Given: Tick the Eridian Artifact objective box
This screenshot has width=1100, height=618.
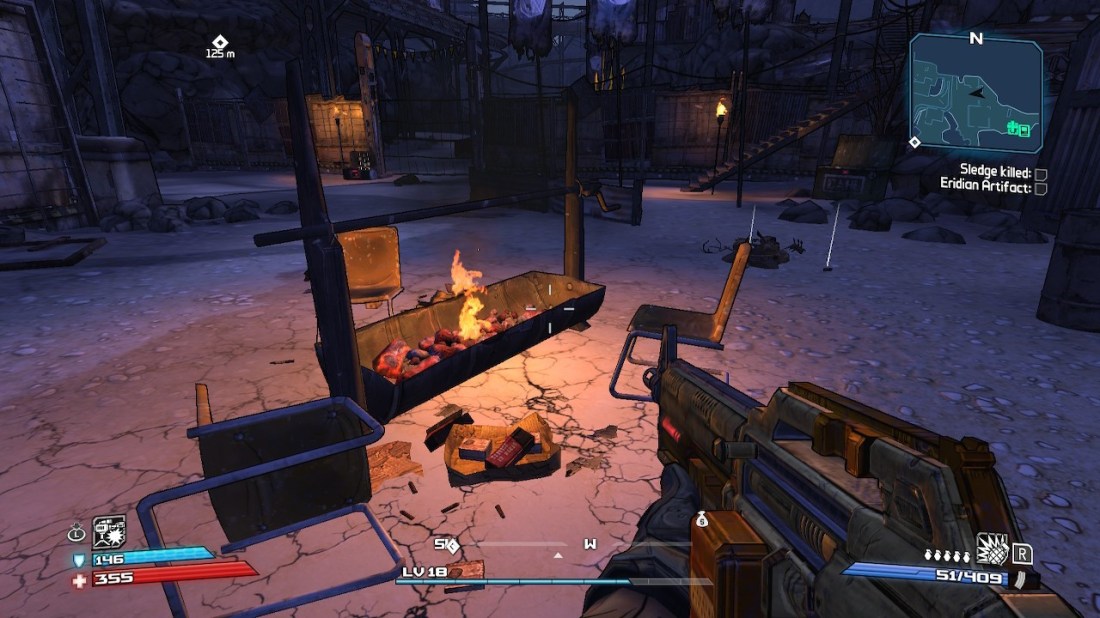Looking at the screenshot, I should click(1041, 187).
